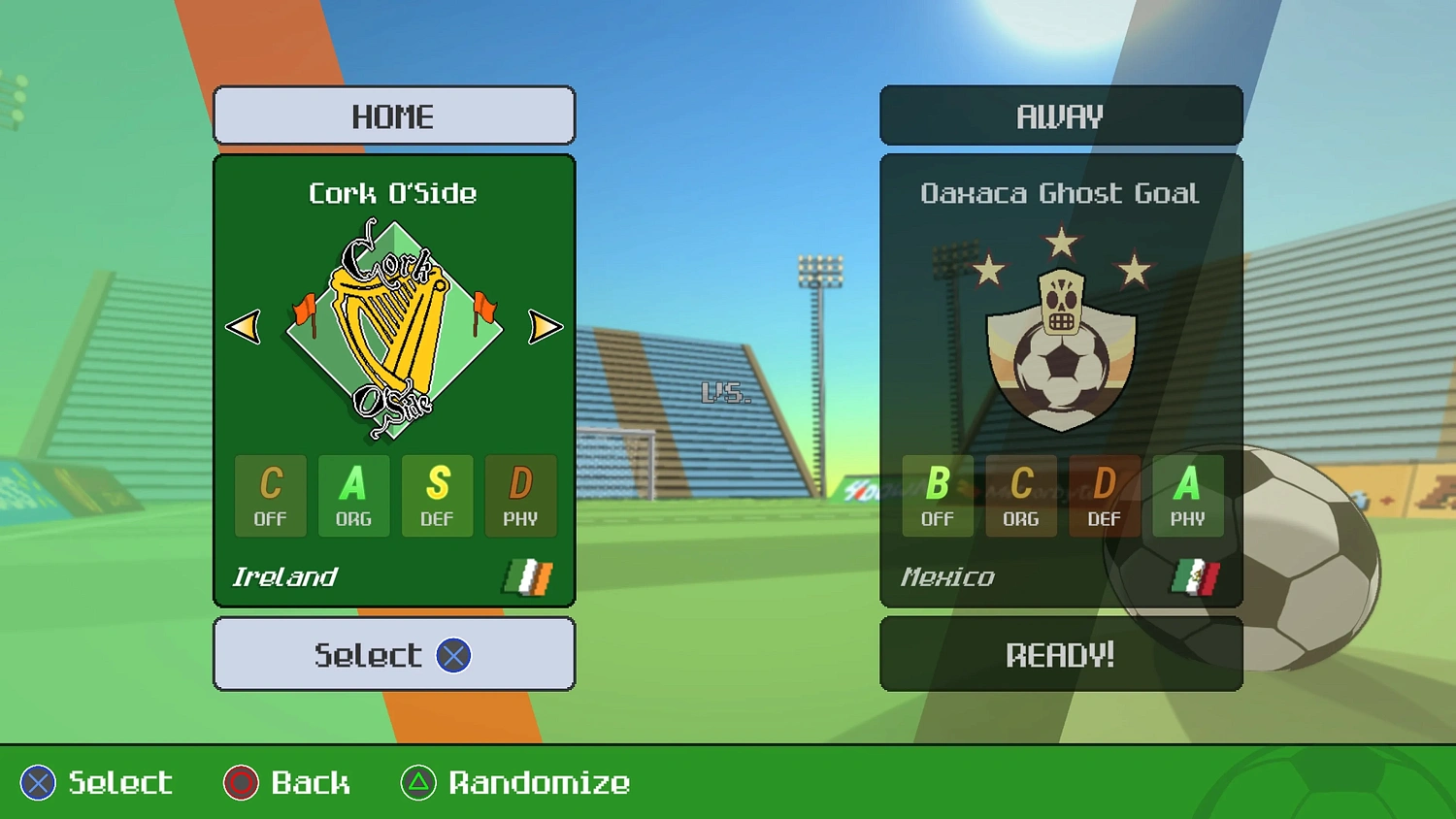Click the Ireland flag icon
The width and height of the screenshot is (1456, 819).
click(525, 576)
